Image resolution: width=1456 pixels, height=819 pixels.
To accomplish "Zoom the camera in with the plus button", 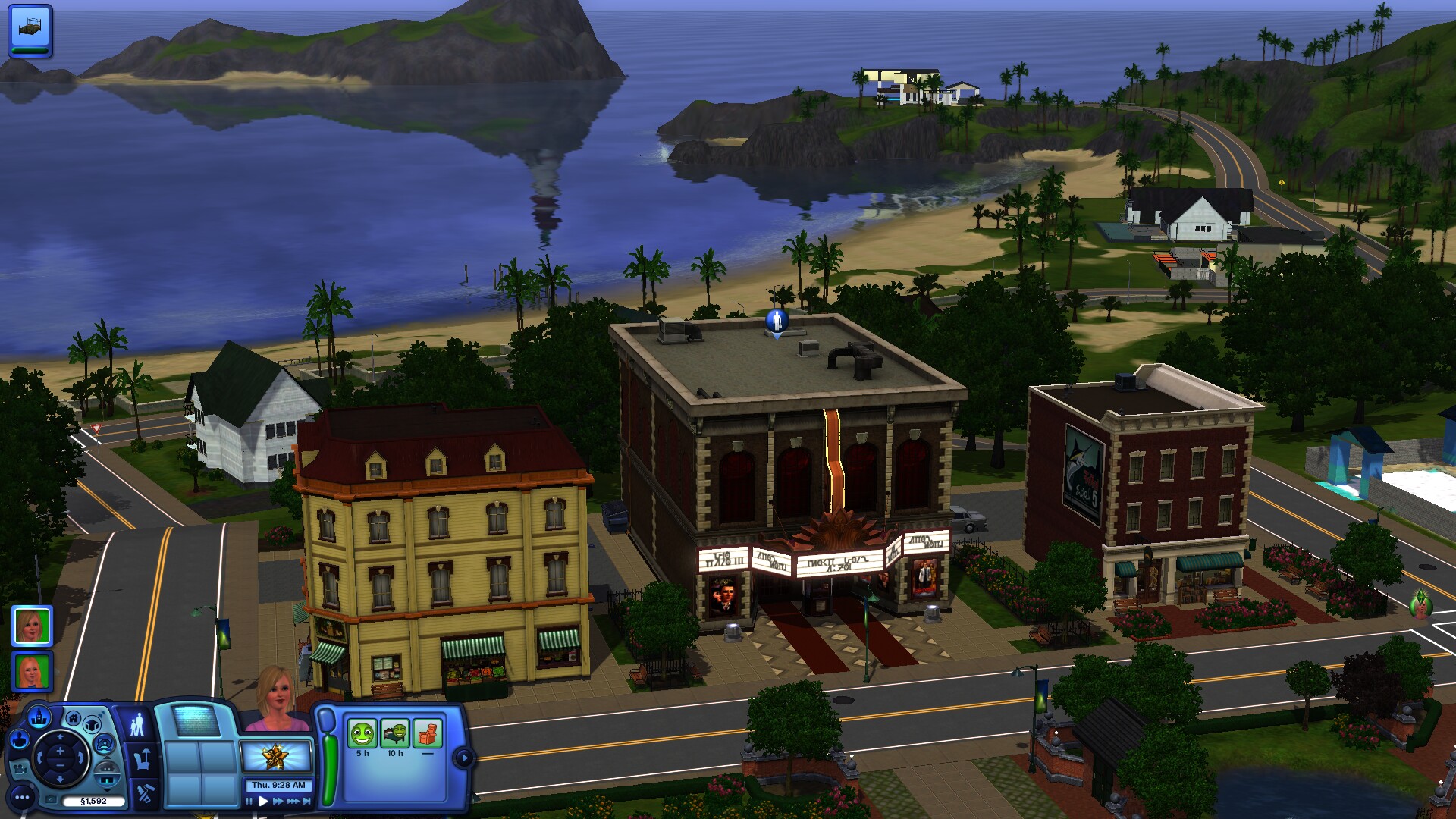I will tap(60, 750).
